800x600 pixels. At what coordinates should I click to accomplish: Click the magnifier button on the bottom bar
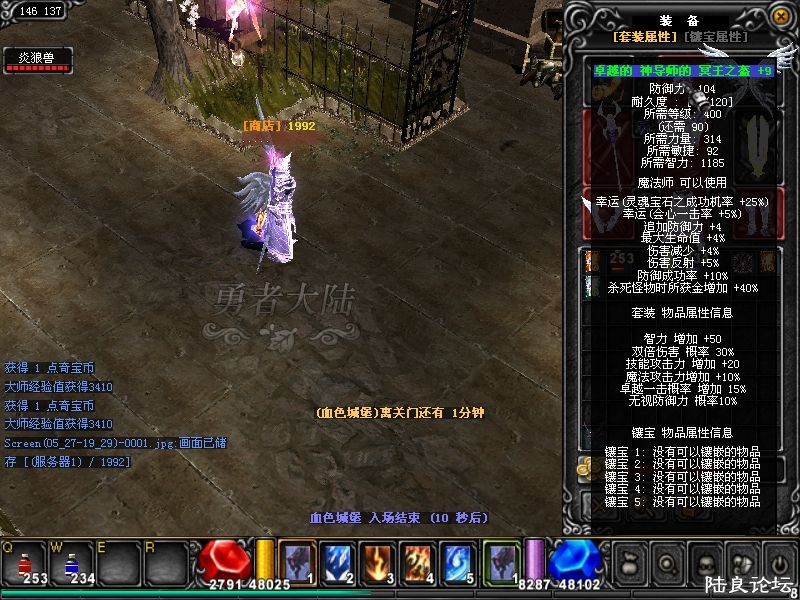coord(665,562)
